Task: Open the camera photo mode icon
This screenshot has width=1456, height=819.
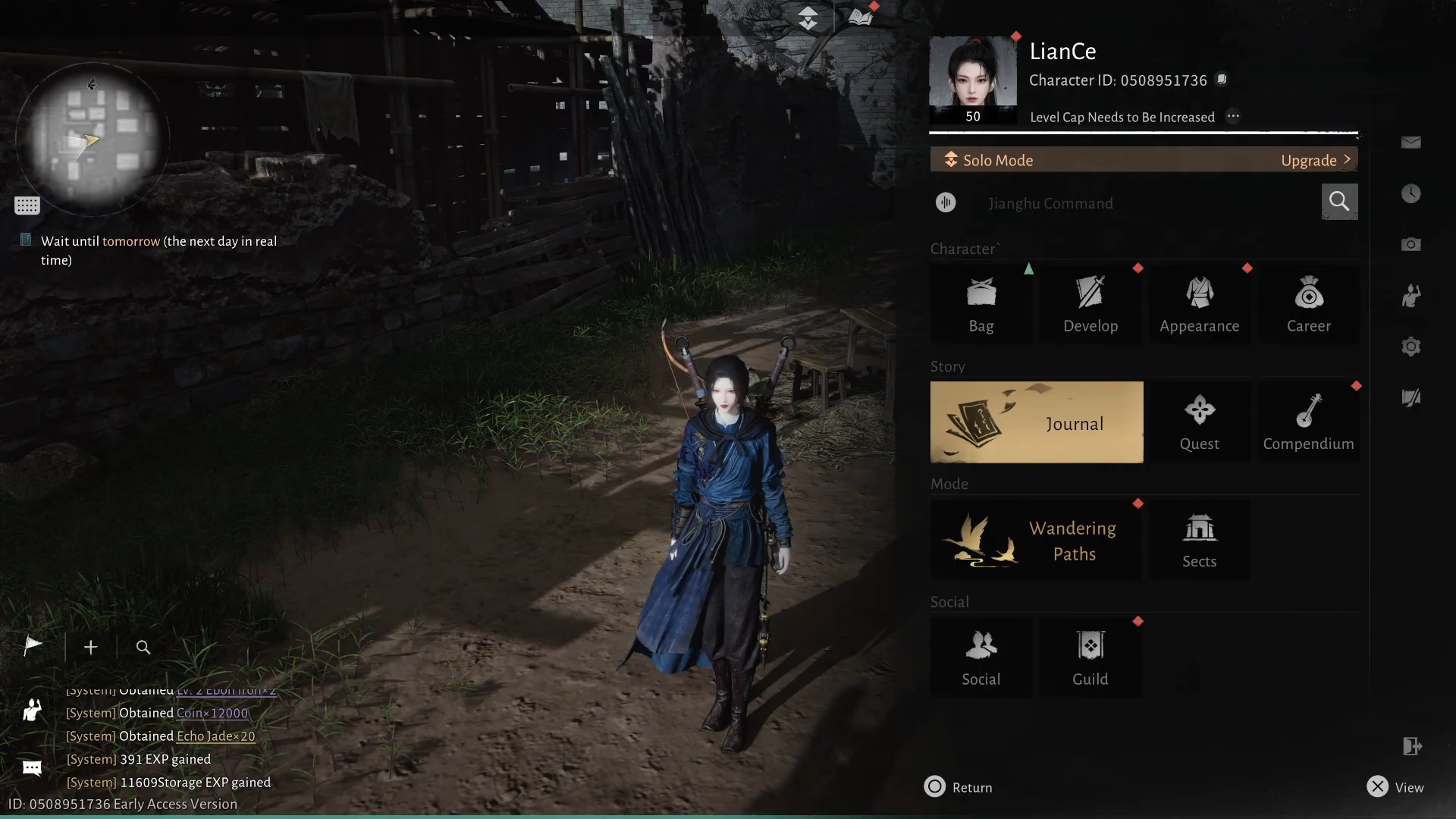Action: 1410,244
